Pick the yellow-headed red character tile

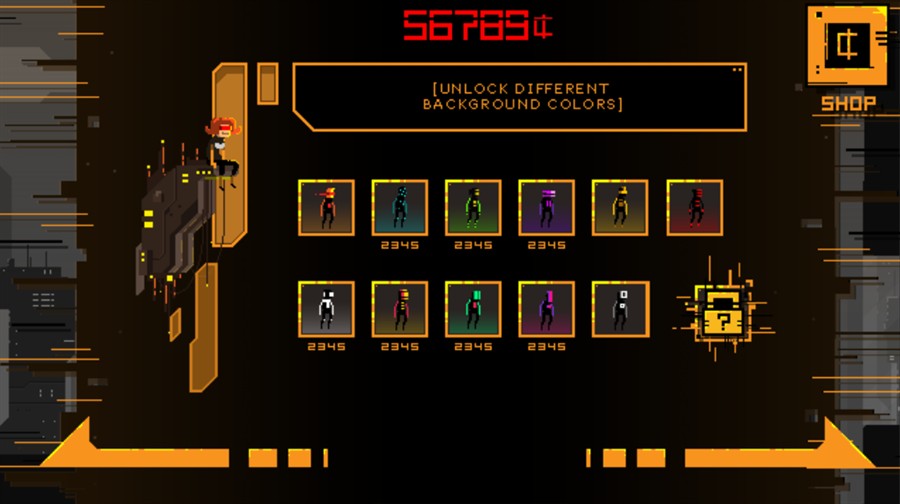(x=400, y=308)
